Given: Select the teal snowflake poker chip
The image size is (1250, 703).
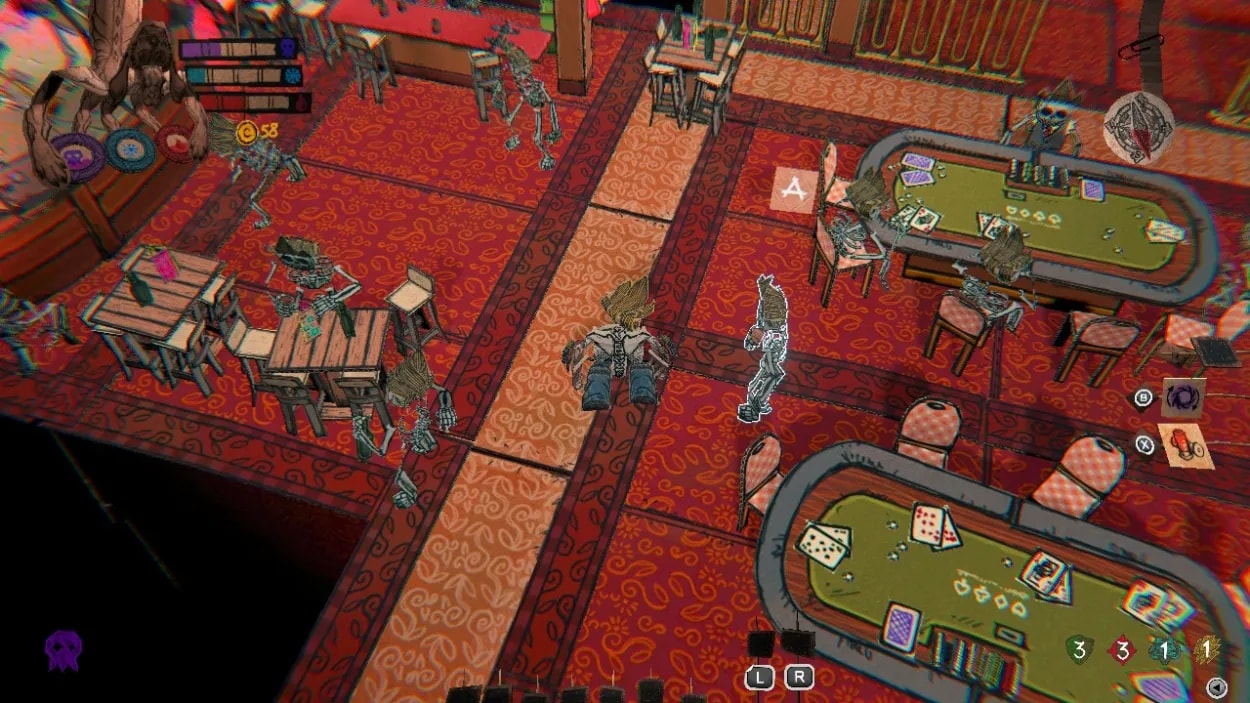Looking at the screenshot, I should point(129,150).
